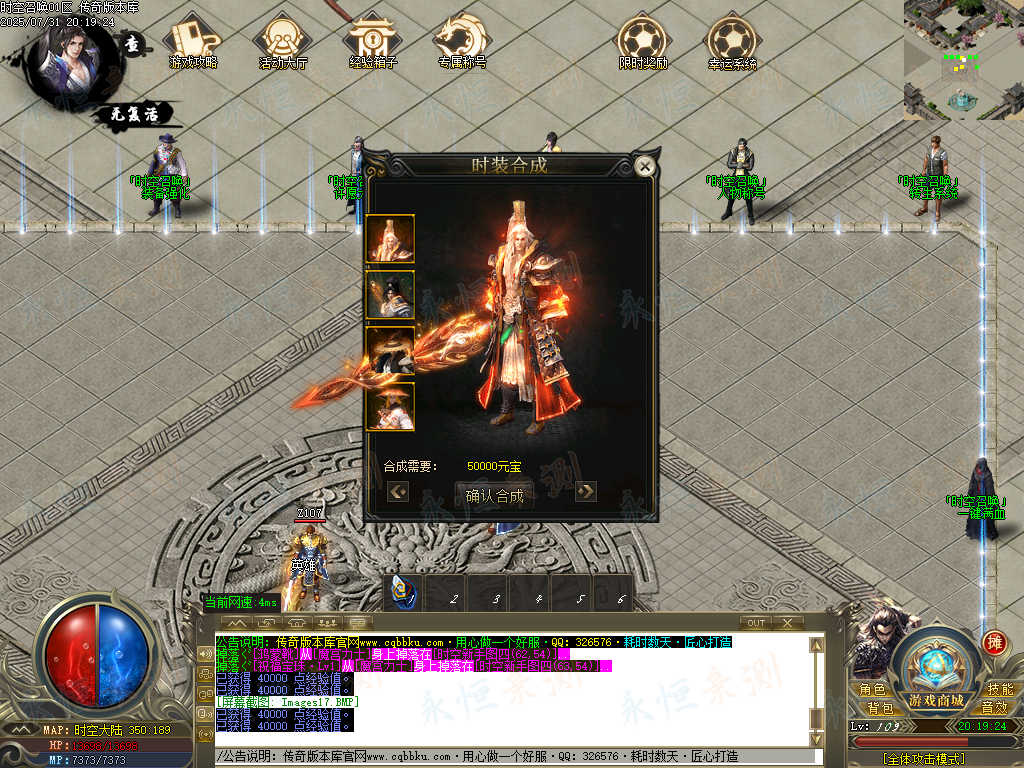
Task: Open the 角色 character panel
Action: coord(872,690)
